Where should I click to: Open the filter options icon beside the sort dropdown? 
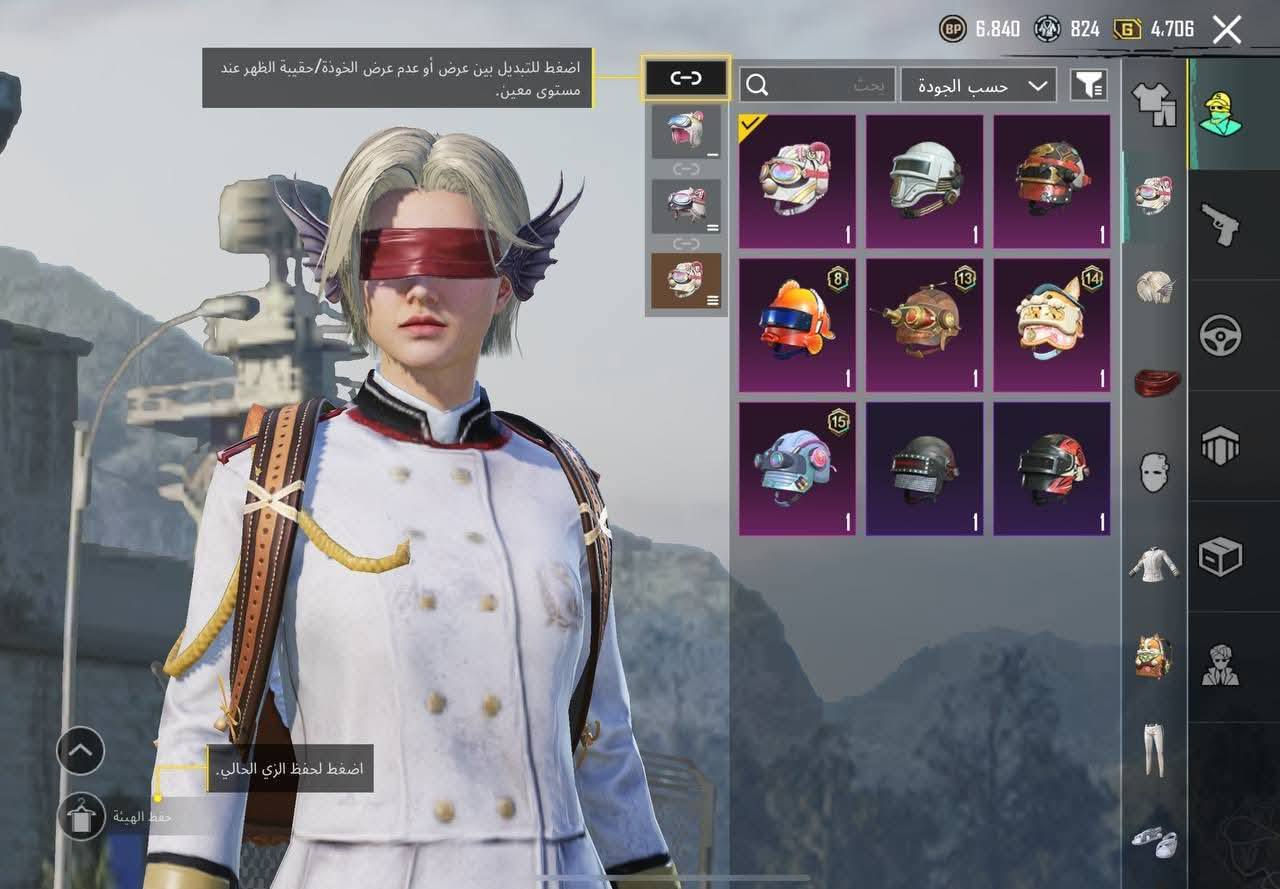coord(1089,85)
